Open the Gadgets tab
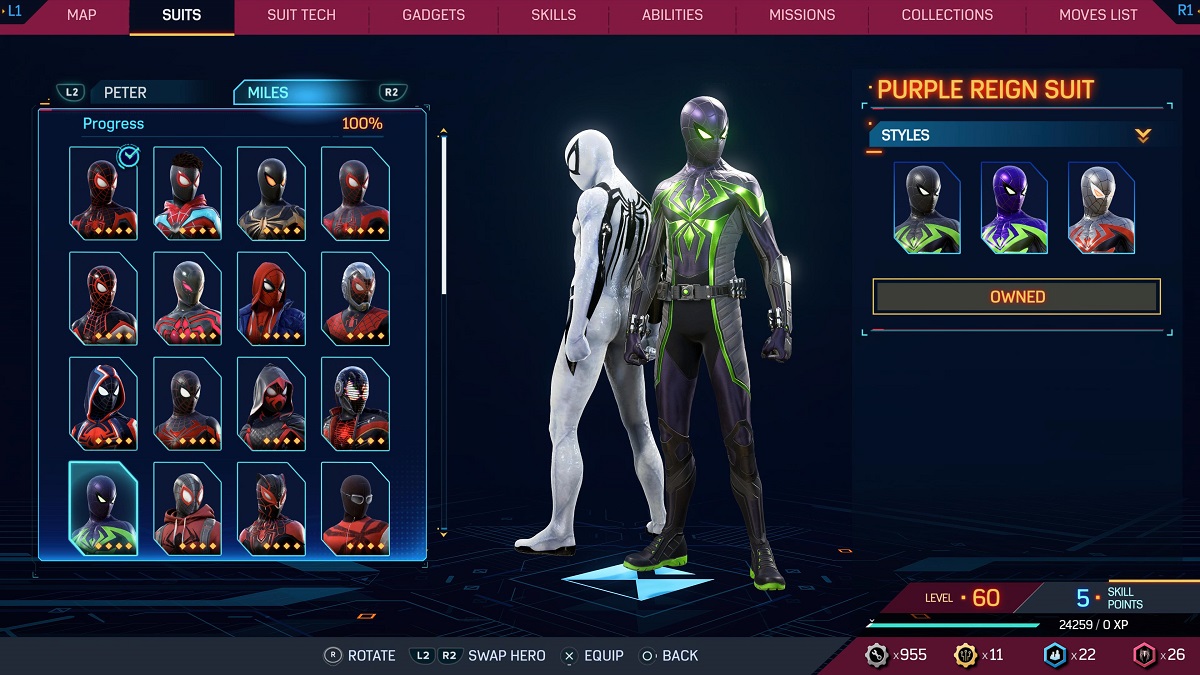 [433, 15]
